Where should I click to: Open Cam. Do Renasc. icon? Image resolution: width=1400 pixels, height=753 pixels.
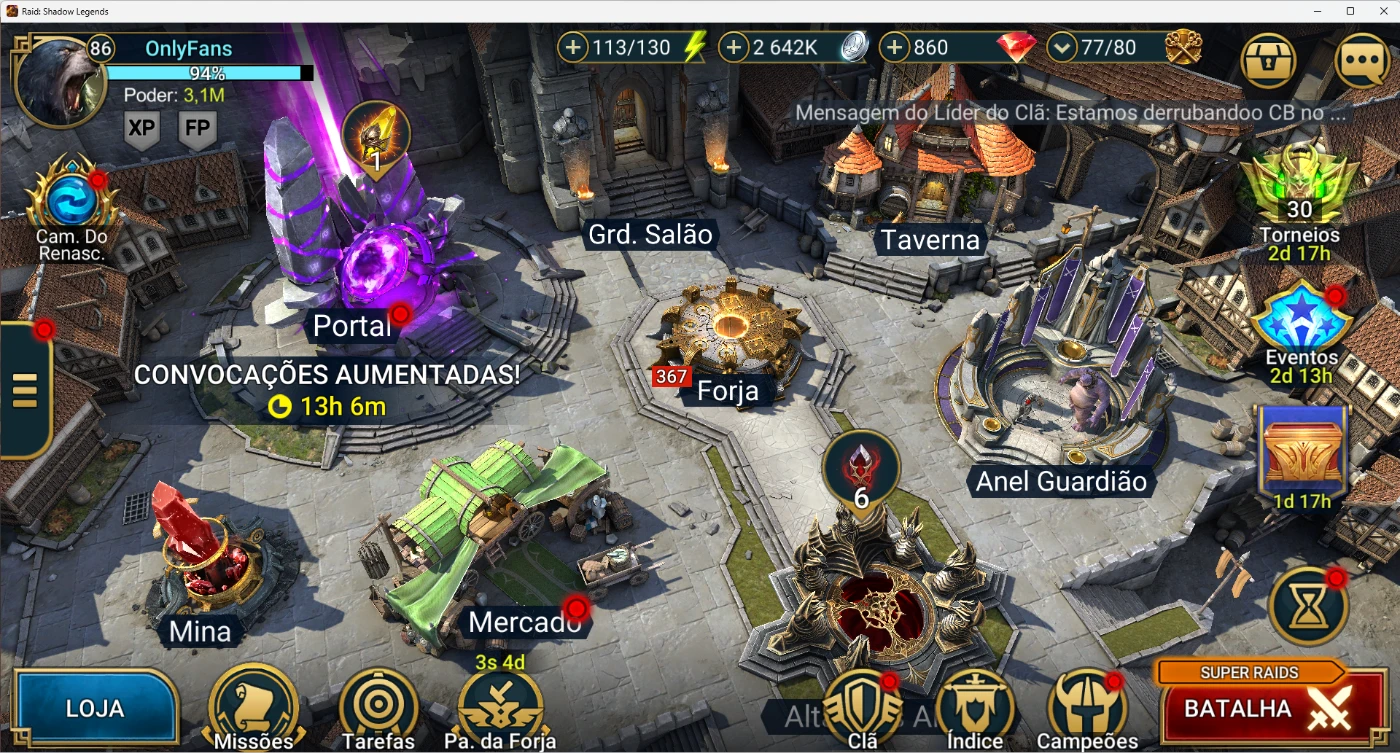point(72,202)
